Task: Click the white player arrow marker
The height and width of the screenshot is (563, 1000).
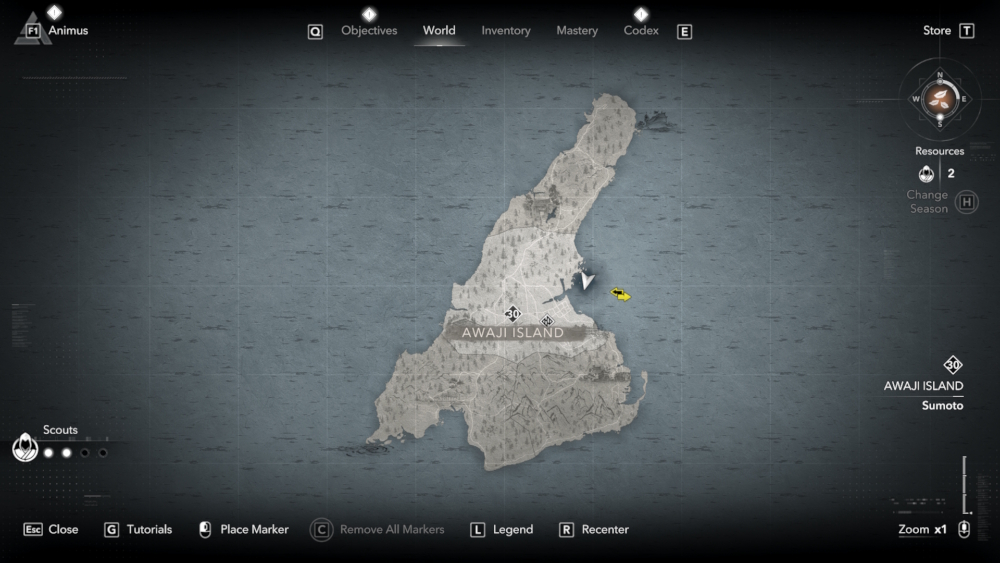Action: (x=587, y=282)
